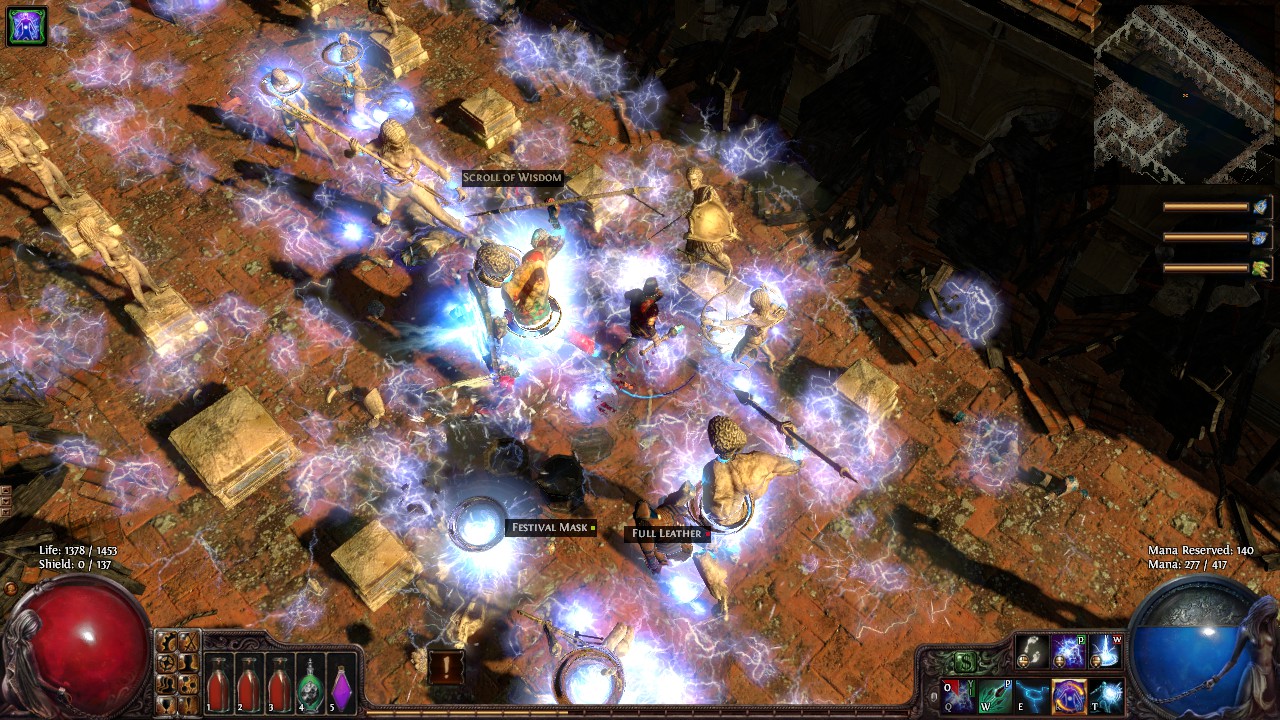
Task: Activate the glowing blue figure skill
Action: pyautogui.click(x=1106, y=696)
